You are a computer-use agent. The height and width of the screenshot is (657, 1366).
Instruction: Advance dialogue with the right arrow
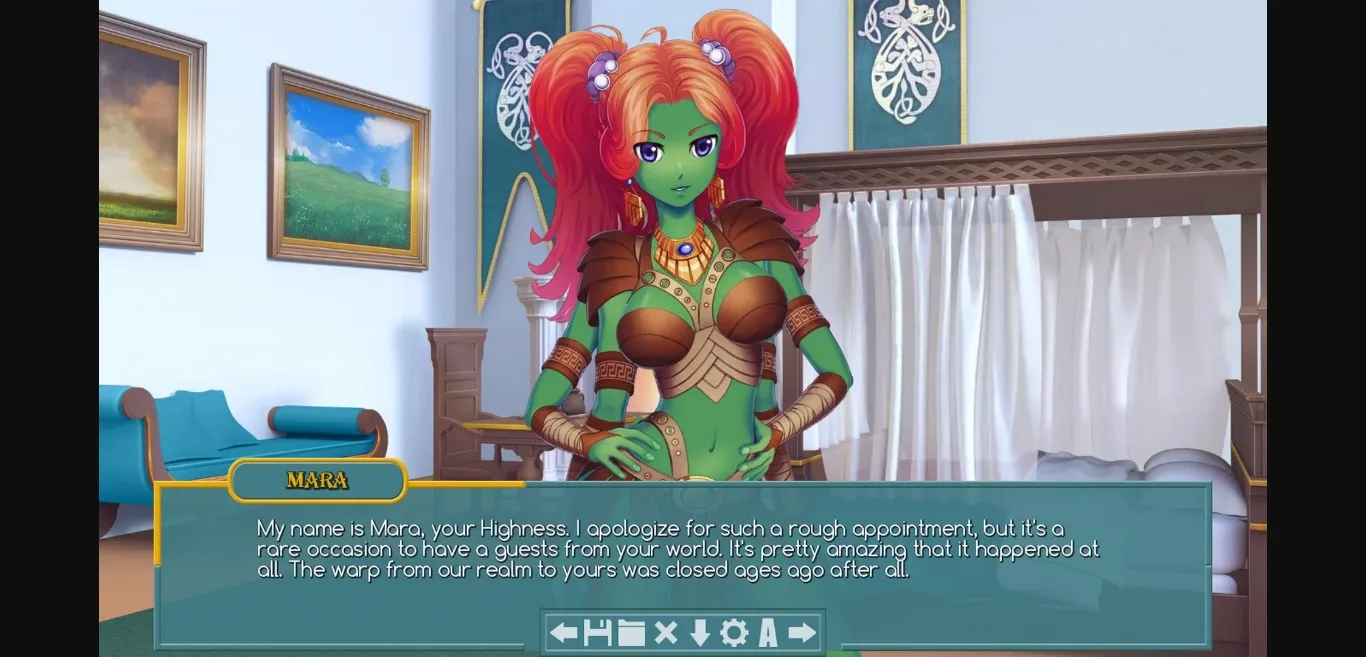tap(802, 632)
